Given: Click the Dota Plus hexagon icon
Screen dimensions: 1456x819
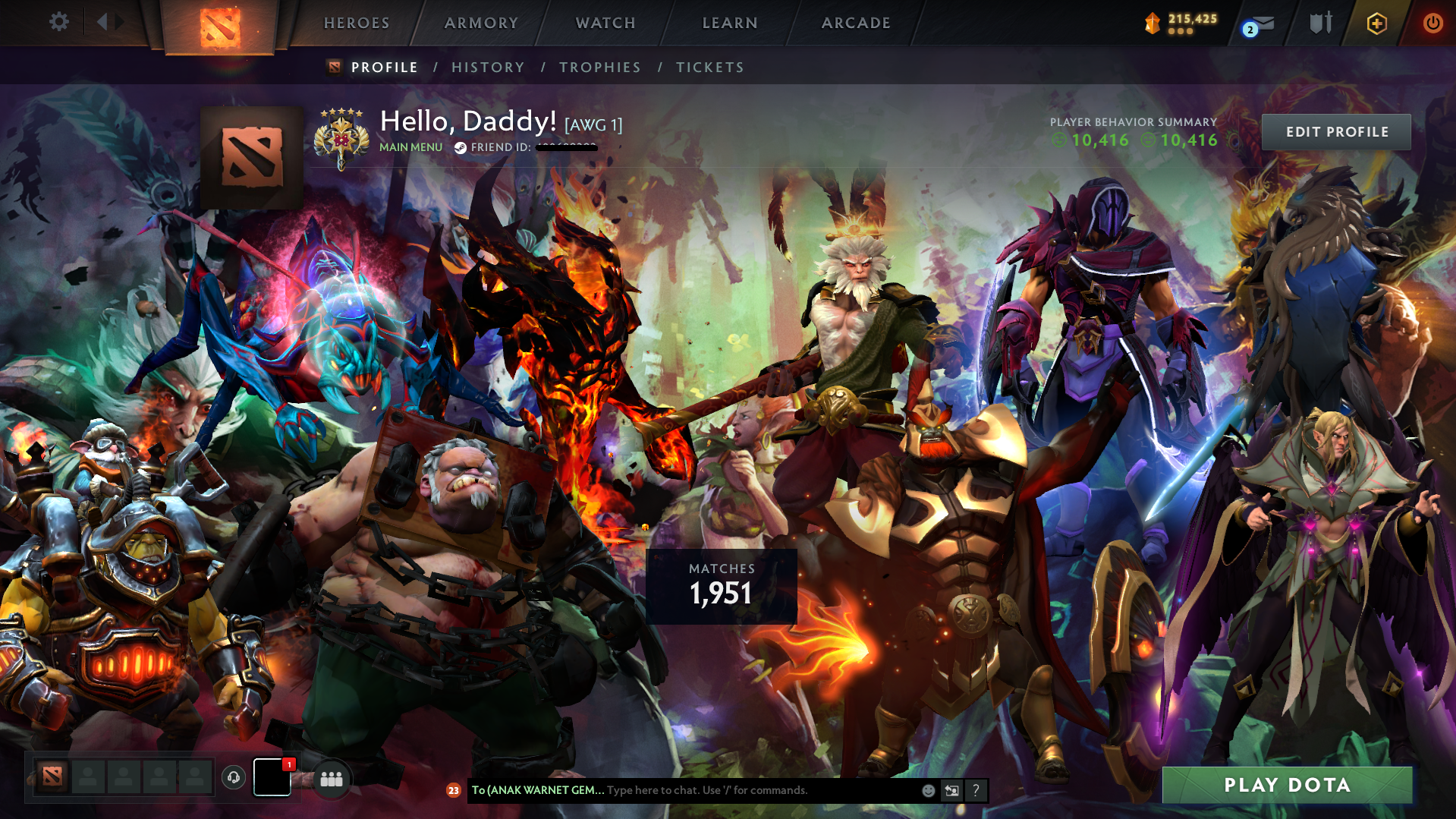Looking at the screenshot, I should 1376,23.
